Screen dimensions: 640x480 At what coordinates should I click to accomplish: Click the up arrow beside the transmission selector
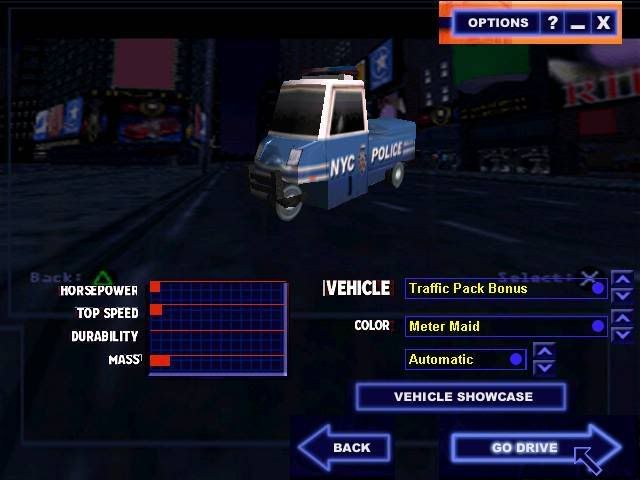pos(544,351)
